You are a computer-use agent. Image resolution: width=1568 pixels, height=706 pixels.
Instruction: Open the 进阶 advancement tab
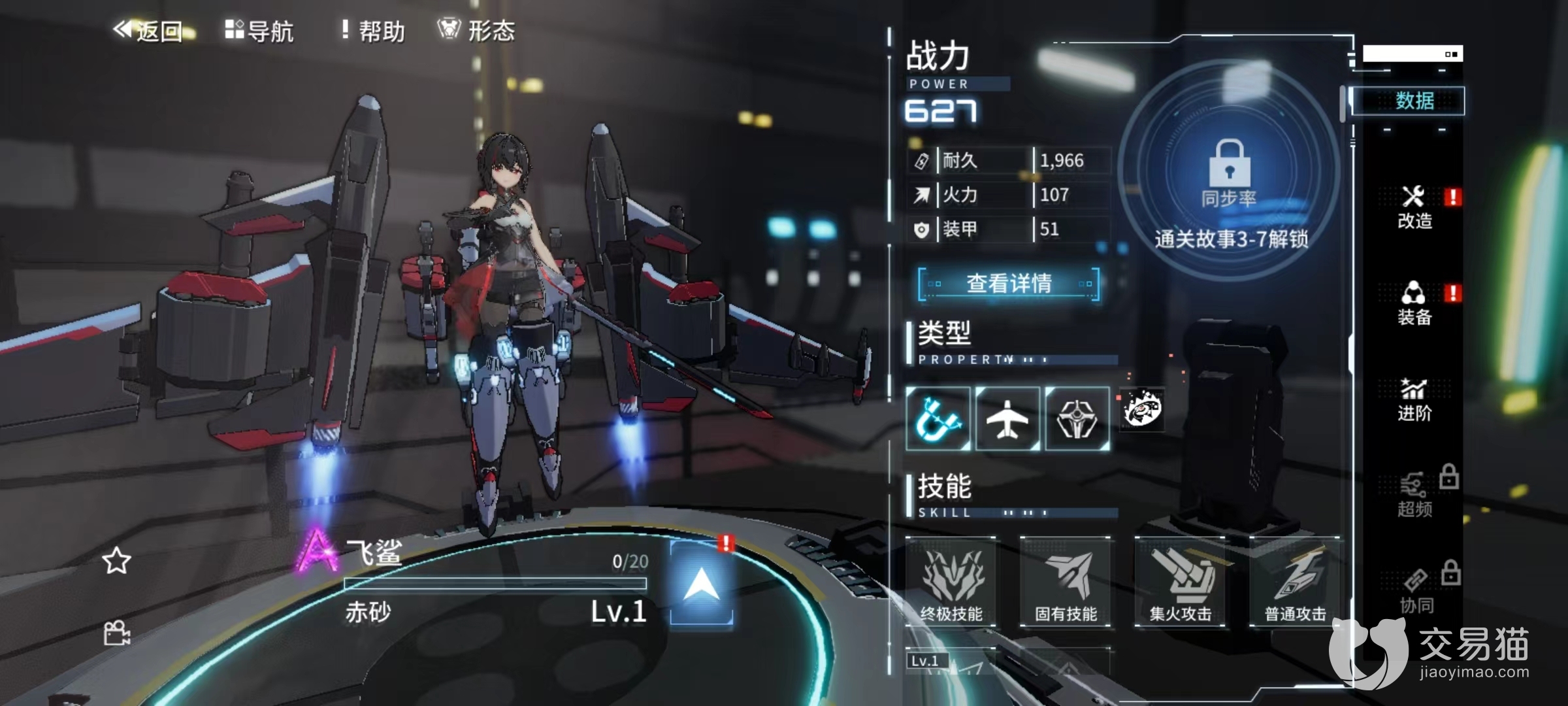1414,400
